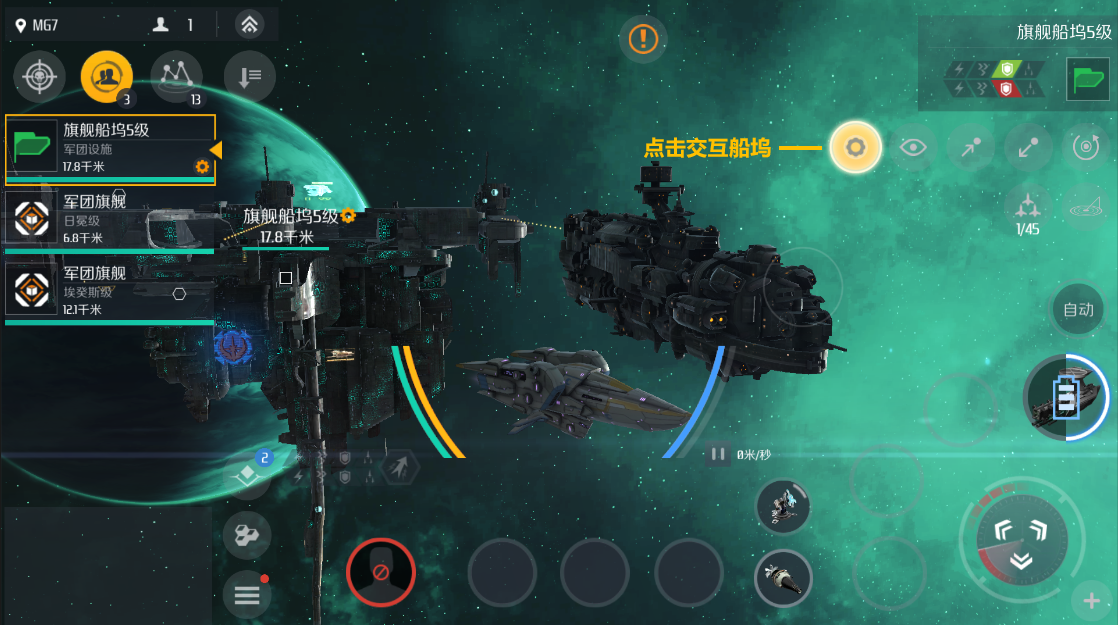This screenshot has width=1118, height=625.
Task: Click the pause speed button near 0米/秒
Action: click(718, 454)
